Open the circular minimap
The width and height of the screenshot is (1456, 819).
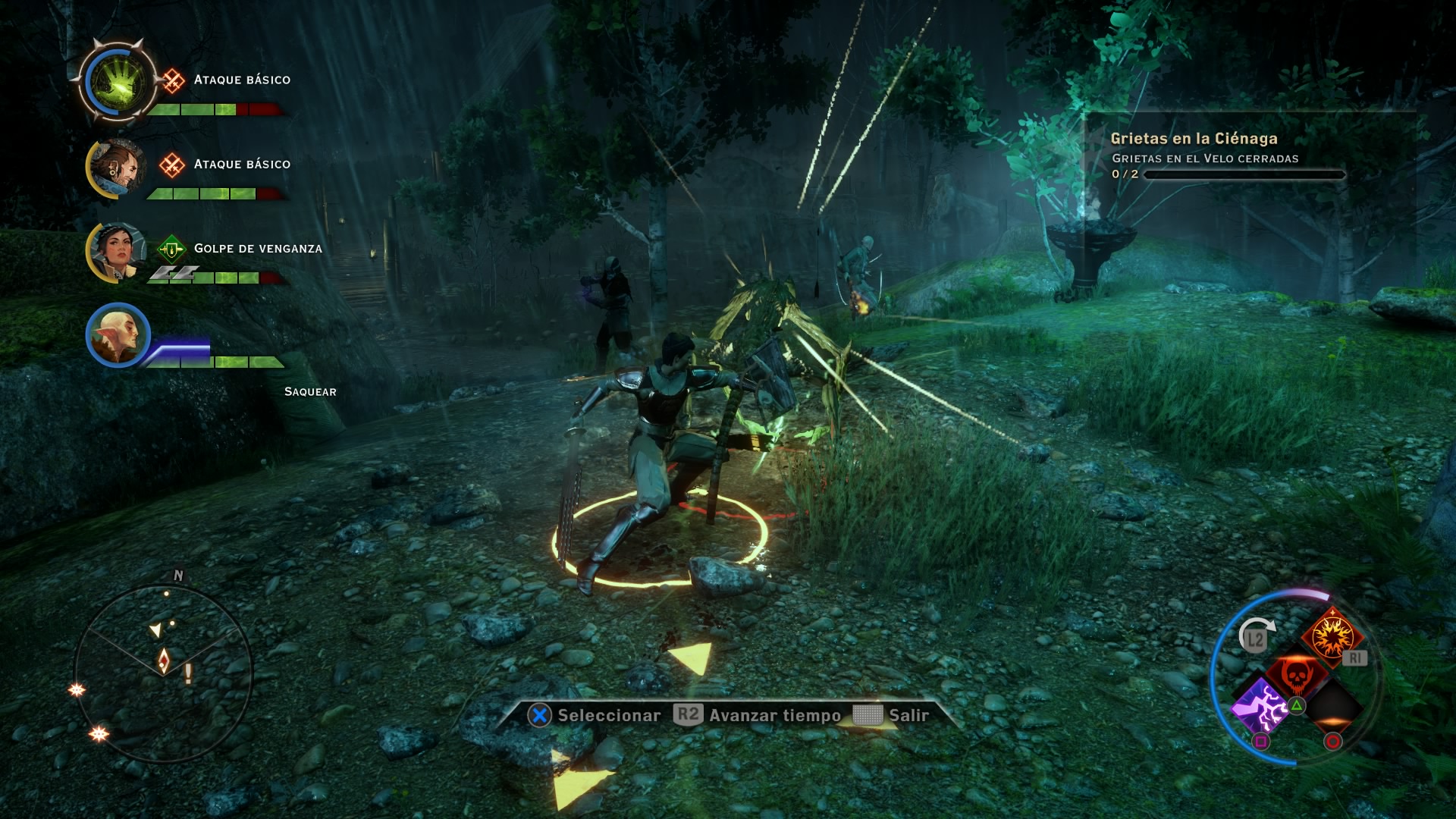pyautogui.click(x=163, y=672)
